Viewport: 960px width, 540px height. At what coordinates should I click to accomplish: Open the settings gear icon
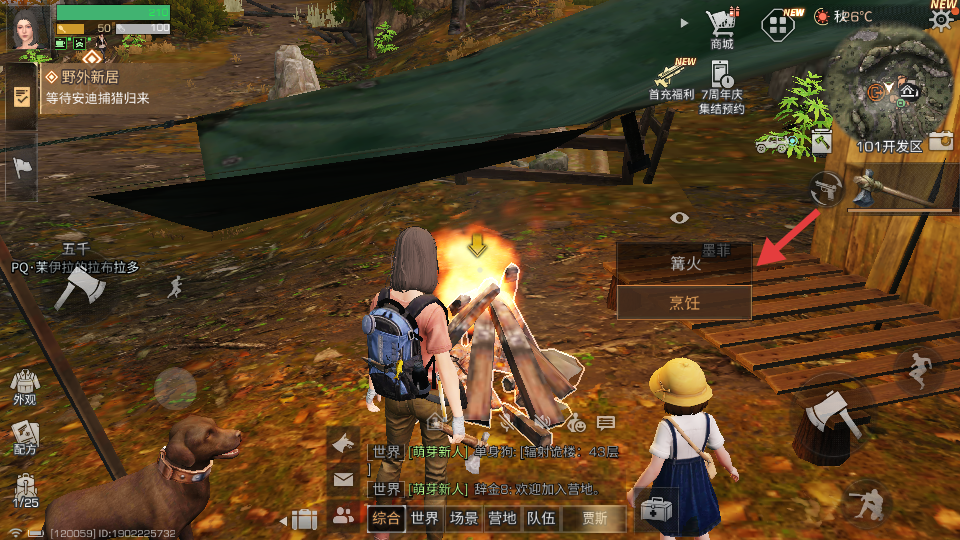(x=941, y=21)
